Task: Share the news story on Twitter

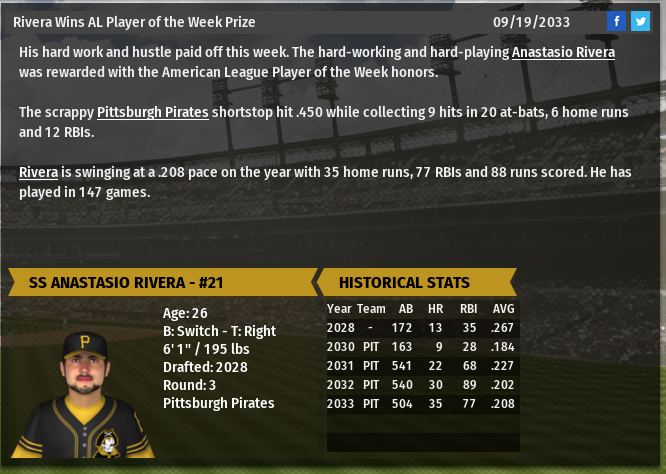Action: tap(641, 21)
